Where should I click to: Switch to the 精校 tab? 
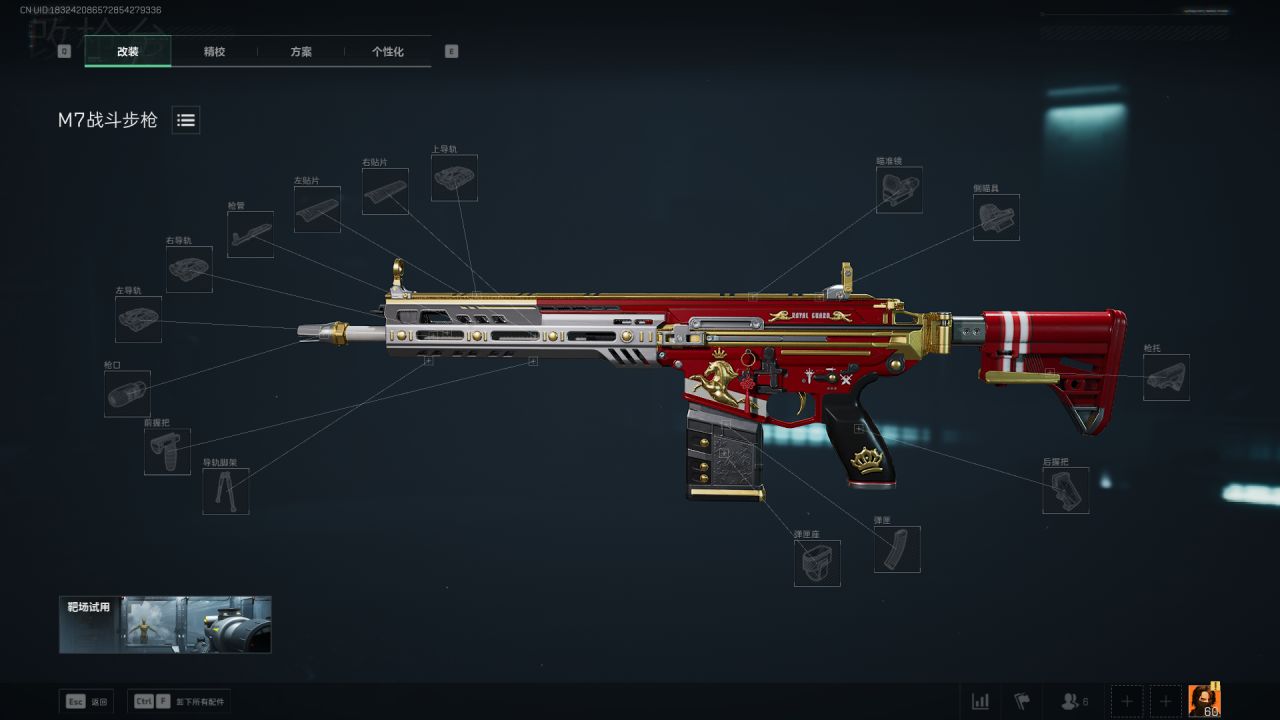[x=214, y=51]
